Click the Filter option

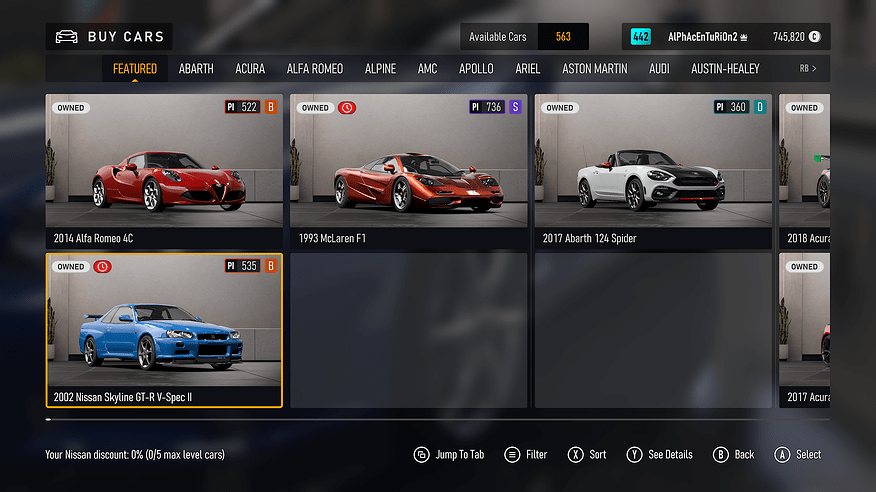(x=526, y=455)
